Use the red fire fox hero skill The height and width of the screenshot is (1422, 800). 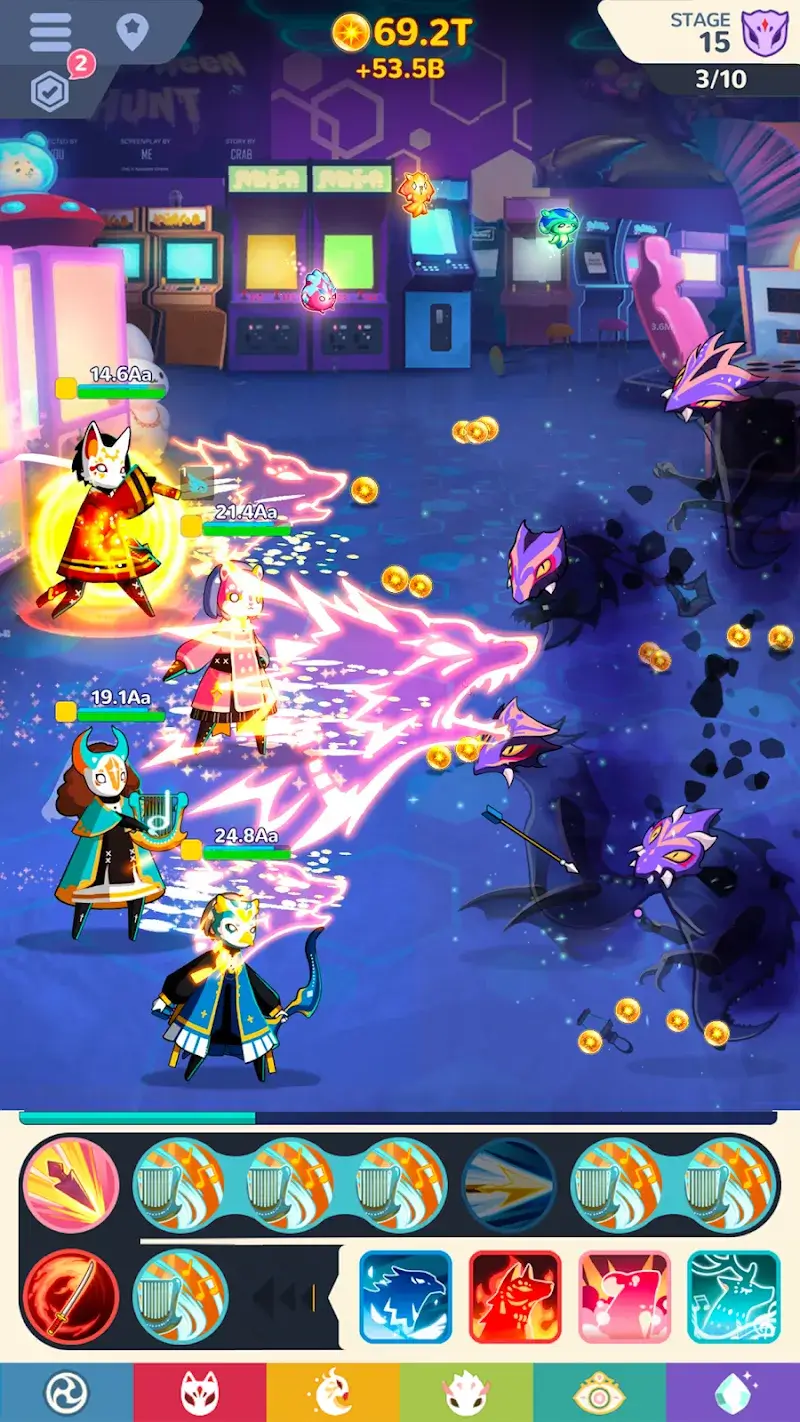tap(515, 1296)
